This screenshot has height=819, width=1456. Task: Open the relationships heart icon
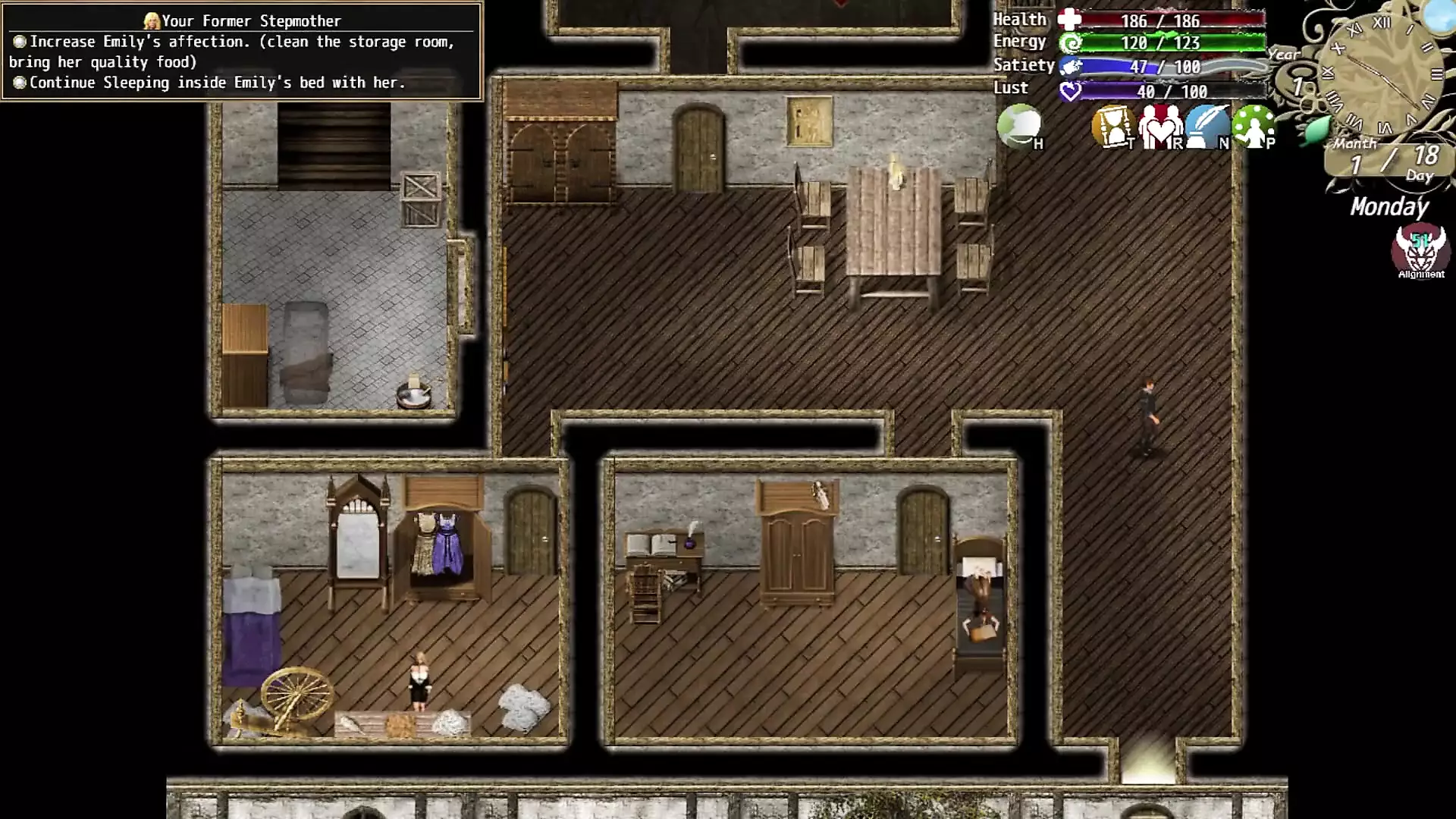1159,127
